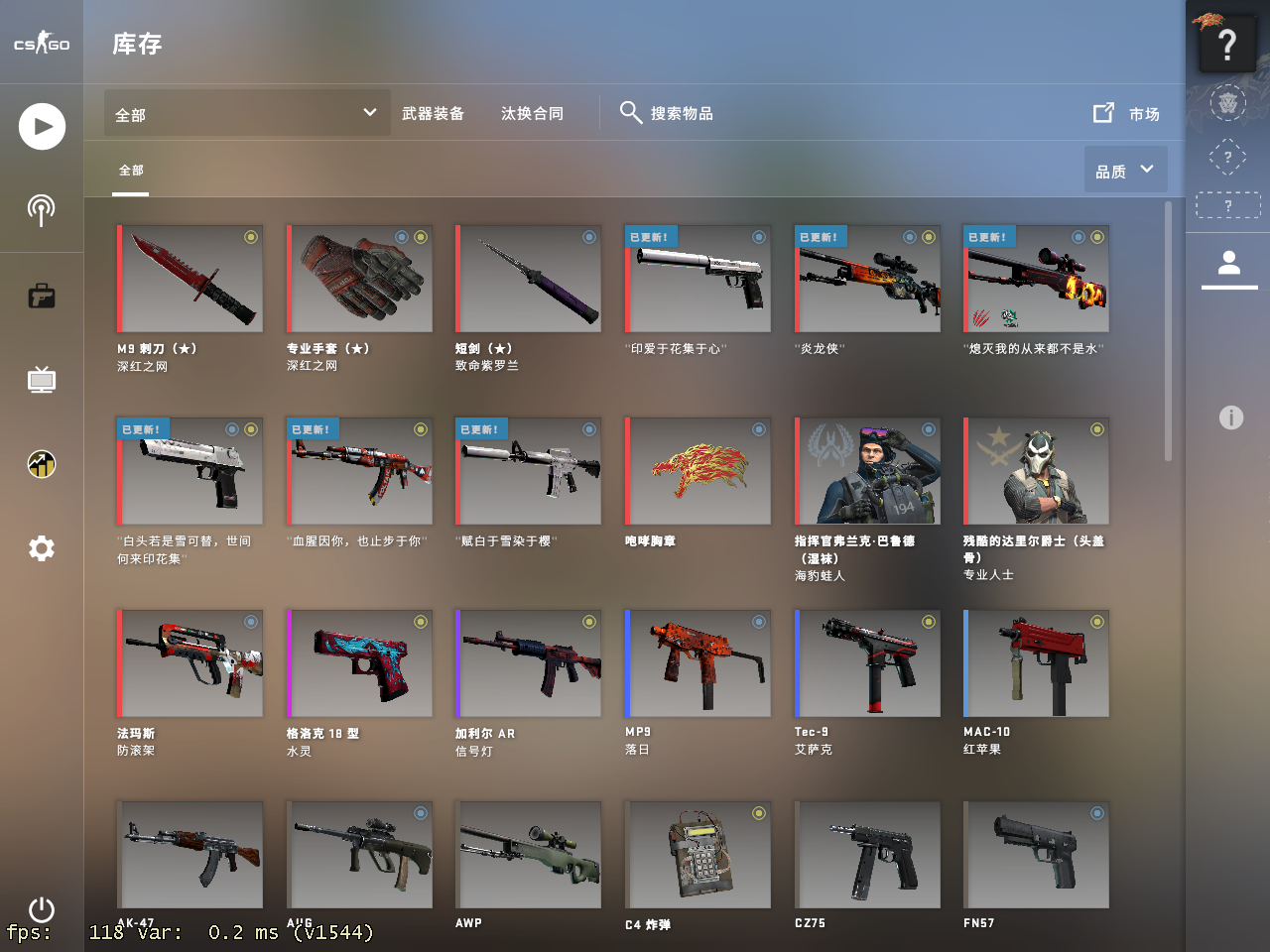
Task: Open the ranking/stats icon in sidebar
Action: [x=41, y=464]
